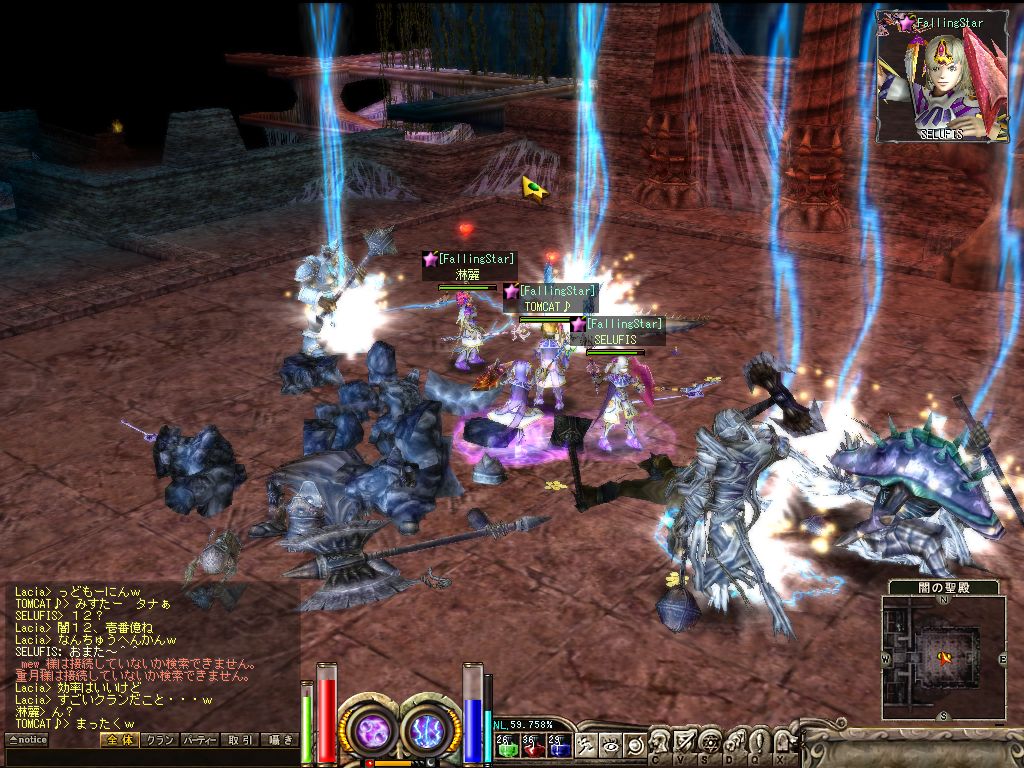Open the quest exclamation mark icon
This screenshot has height=768, width=1024.
pos(758,742)
